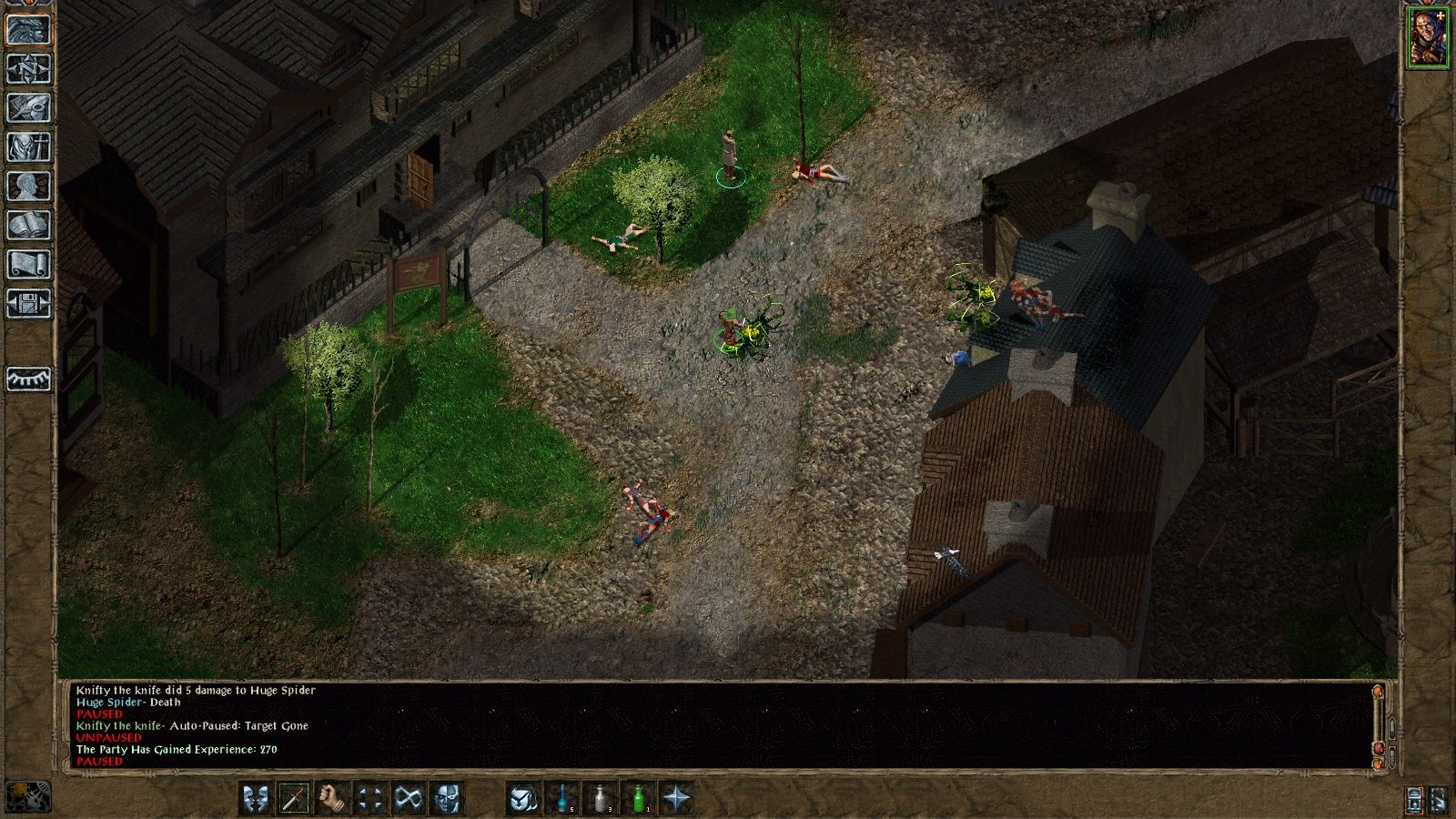Toggle the twin masks dialogue button
Image resolution: width=1456 pixels, height=819 pixels.
pos(254,798)
